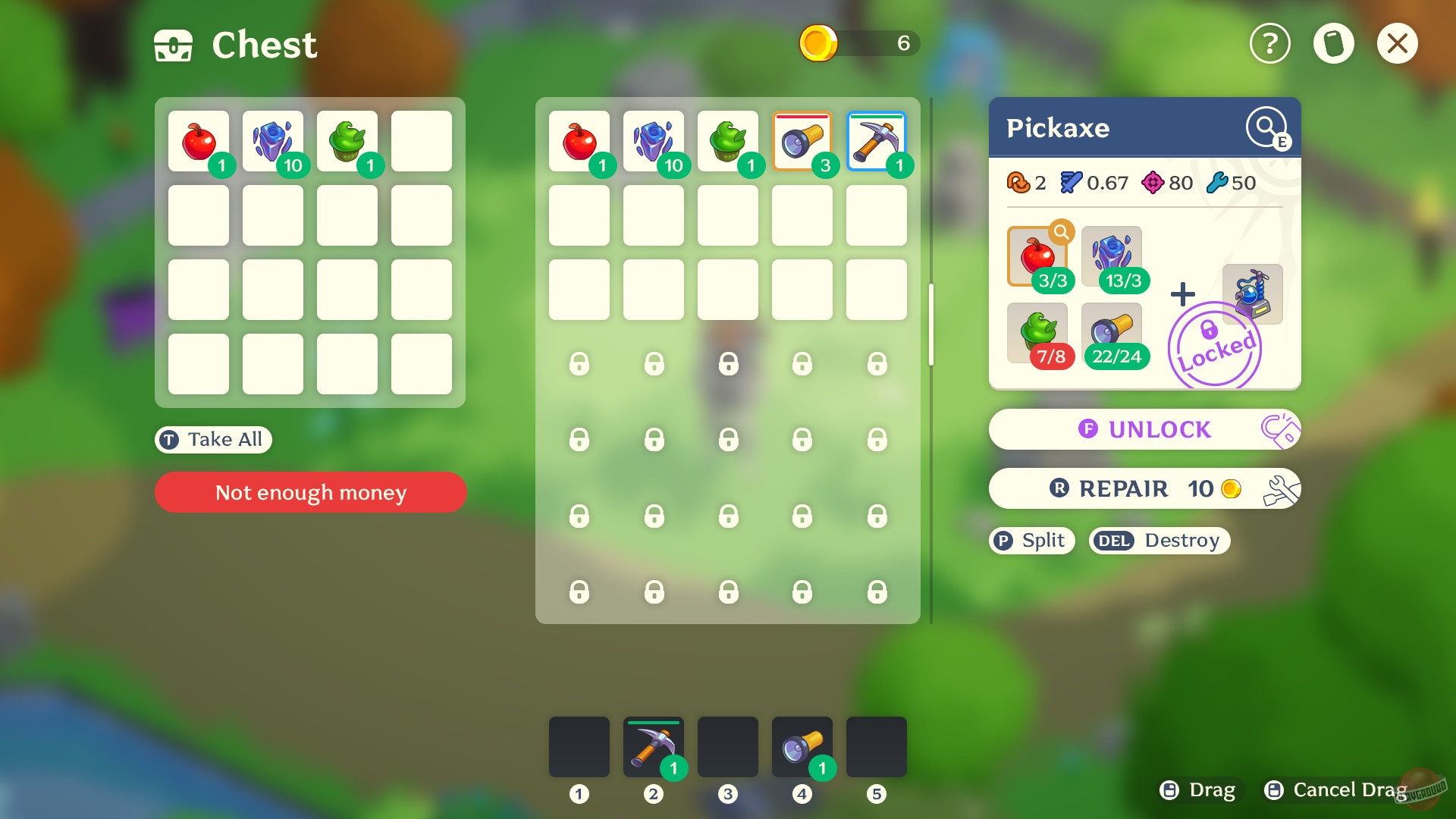
Task: Select the blue crystal stack of 10
Action: [x=272, y=140]
